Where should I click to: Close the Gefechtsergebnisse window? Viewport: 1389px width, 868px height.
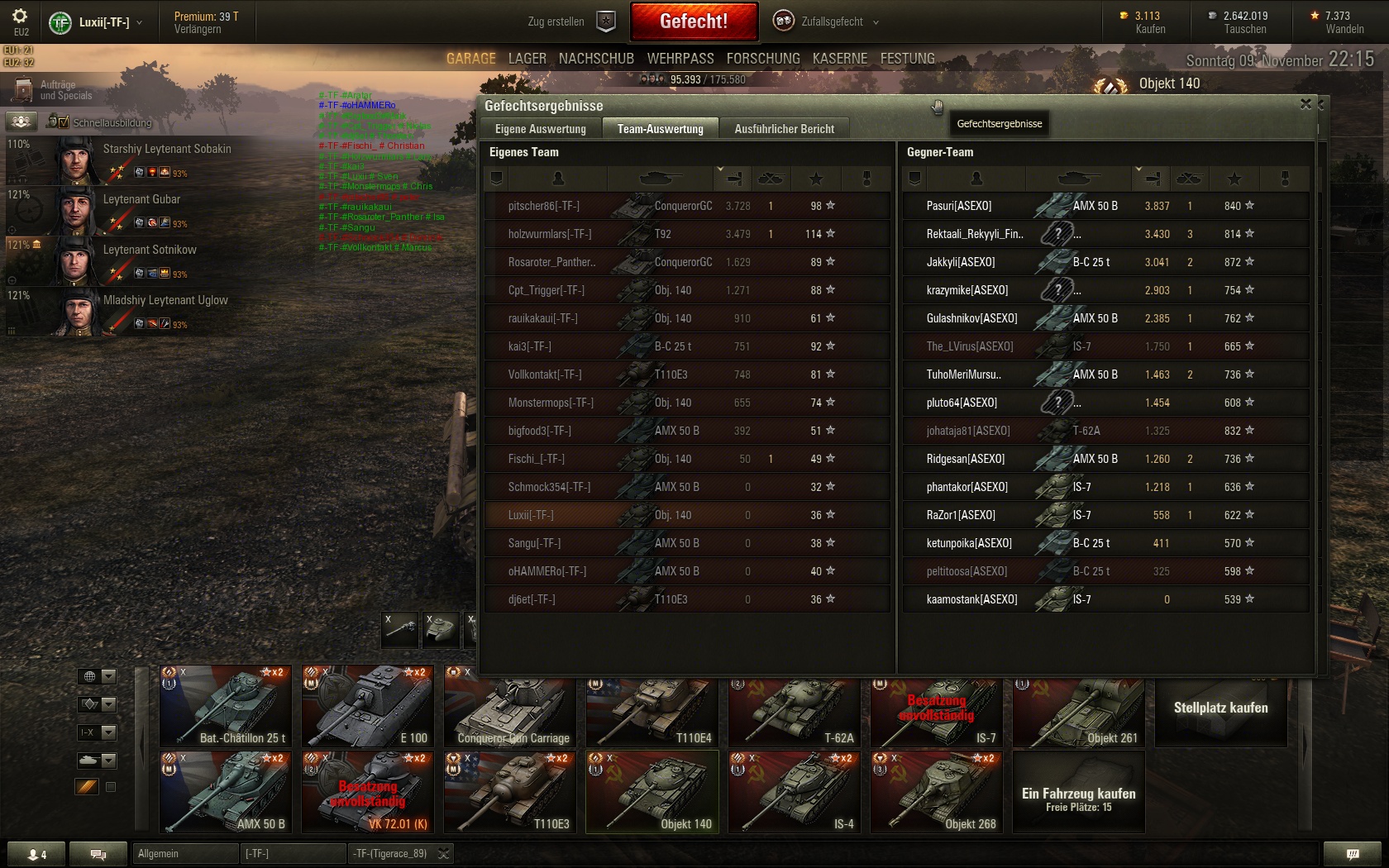(1305, 104)
